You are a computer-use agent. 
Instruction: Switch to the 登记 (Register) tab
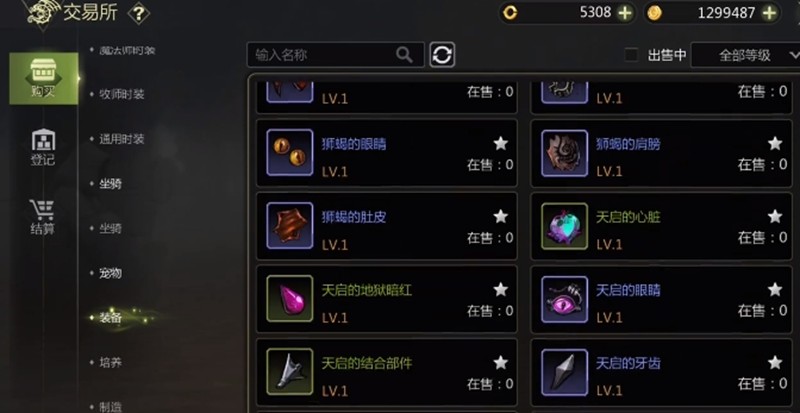pos(43,147)
